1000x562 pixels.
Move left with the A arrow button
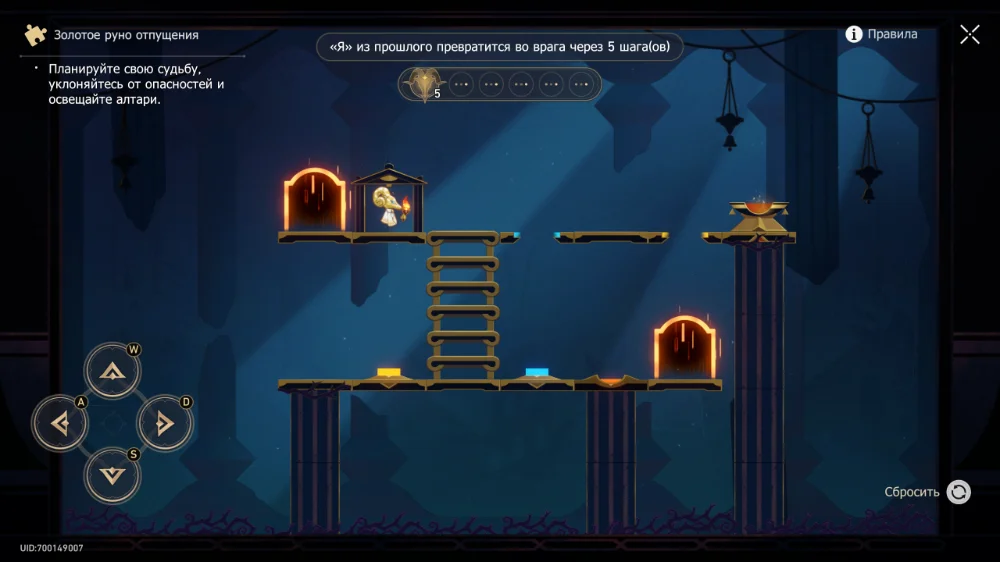(61, 424)
